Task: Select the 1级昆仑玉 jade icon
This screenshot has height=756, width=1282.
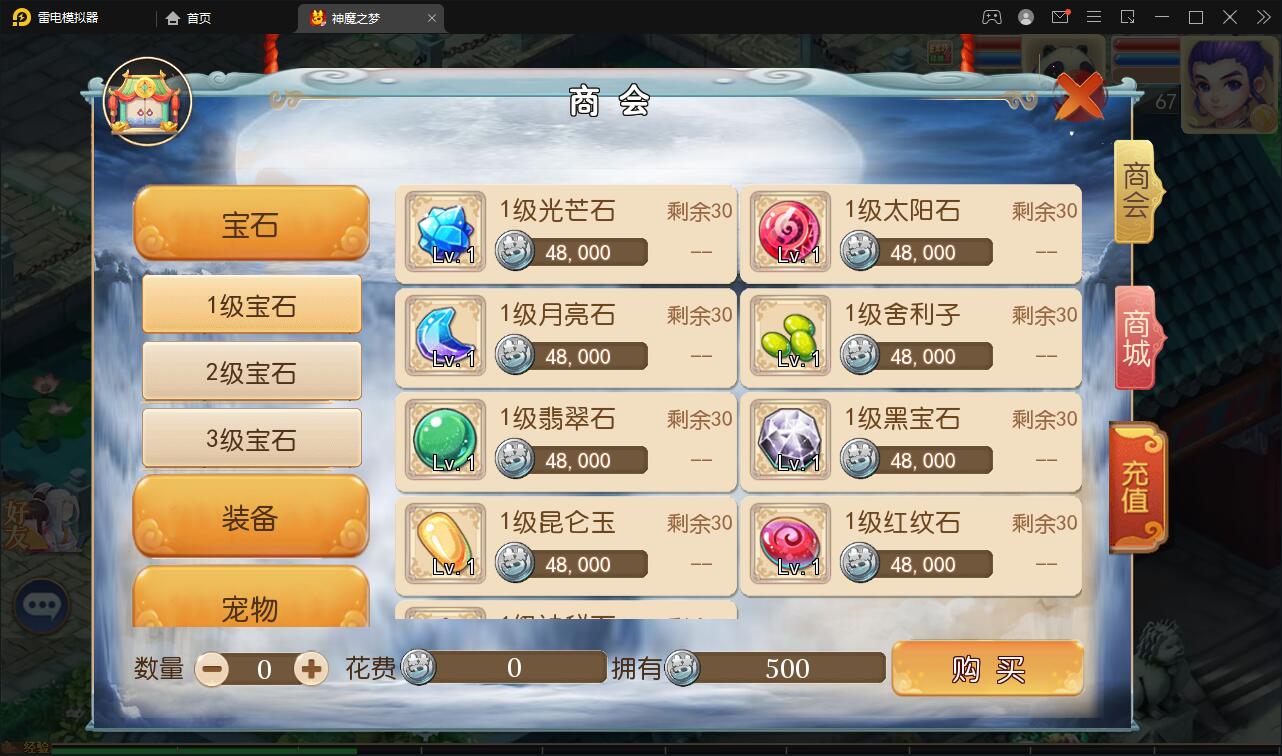Action: (x=443, y=546)
